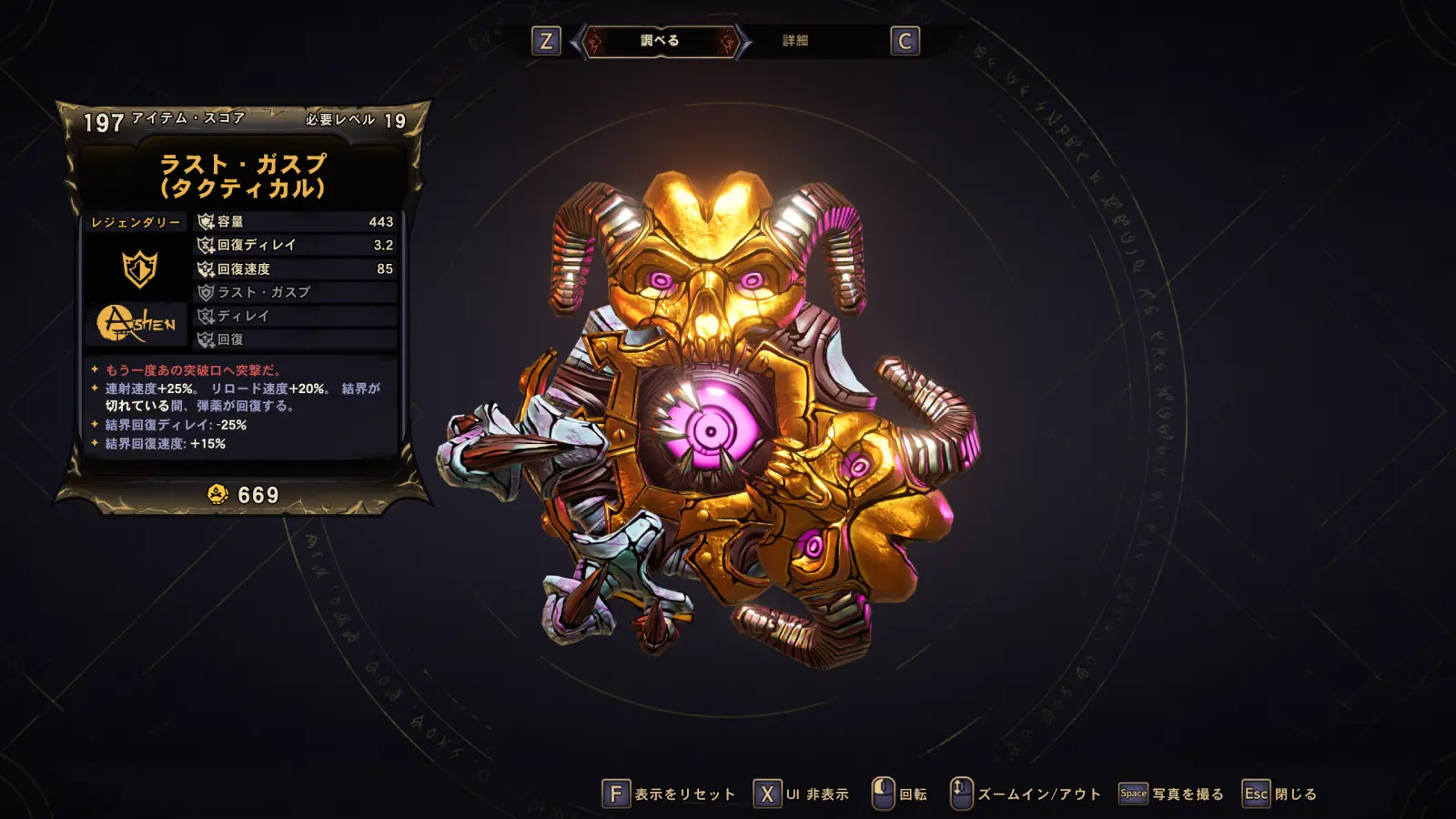
Task: Hide the interface with UI 非表示
Action: [x=802, y=794]
